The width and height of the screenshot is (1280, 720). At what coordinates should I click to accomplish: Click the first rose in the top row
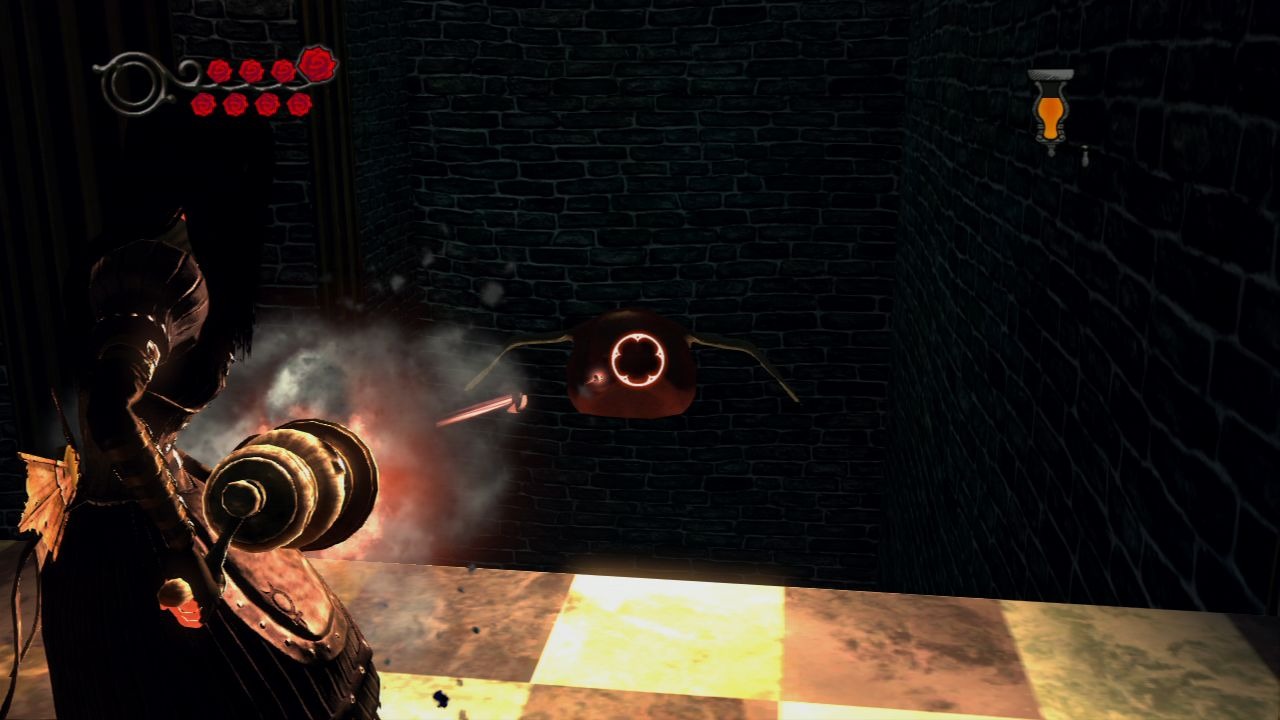point(220,70)
